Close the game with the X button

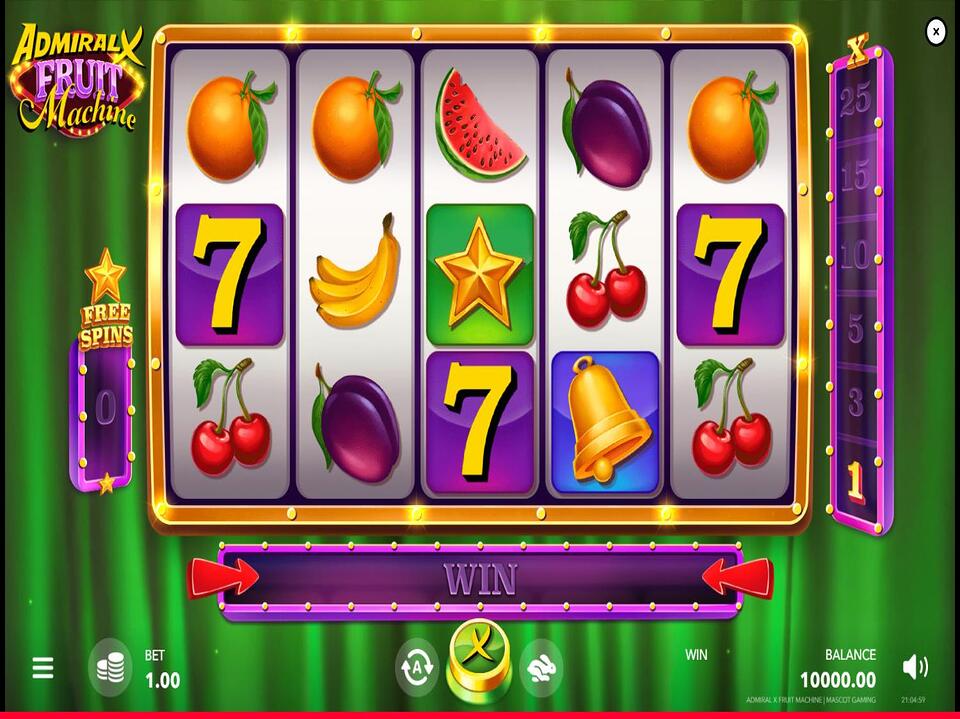tap(935, 32)
